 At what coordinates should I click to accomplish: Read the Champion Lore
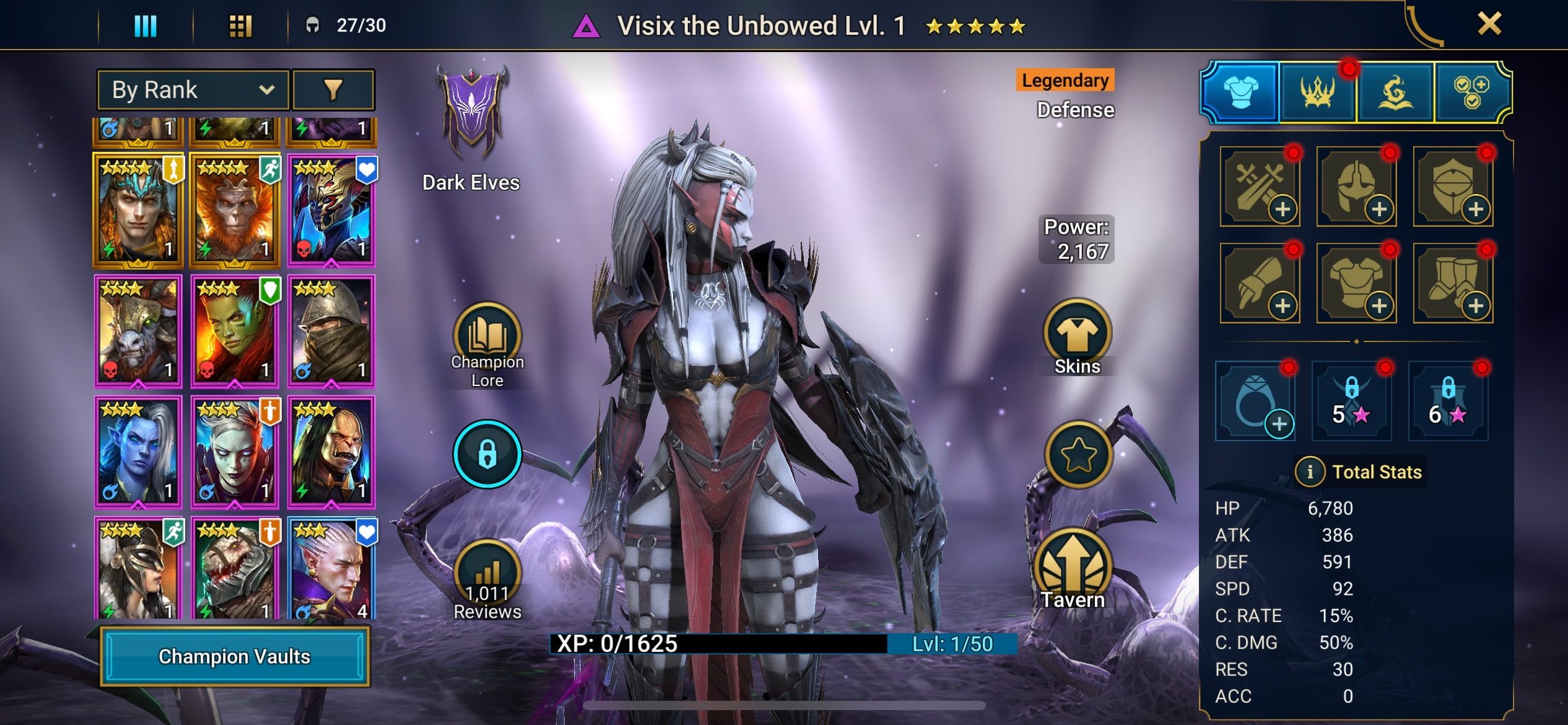point(487,345)
